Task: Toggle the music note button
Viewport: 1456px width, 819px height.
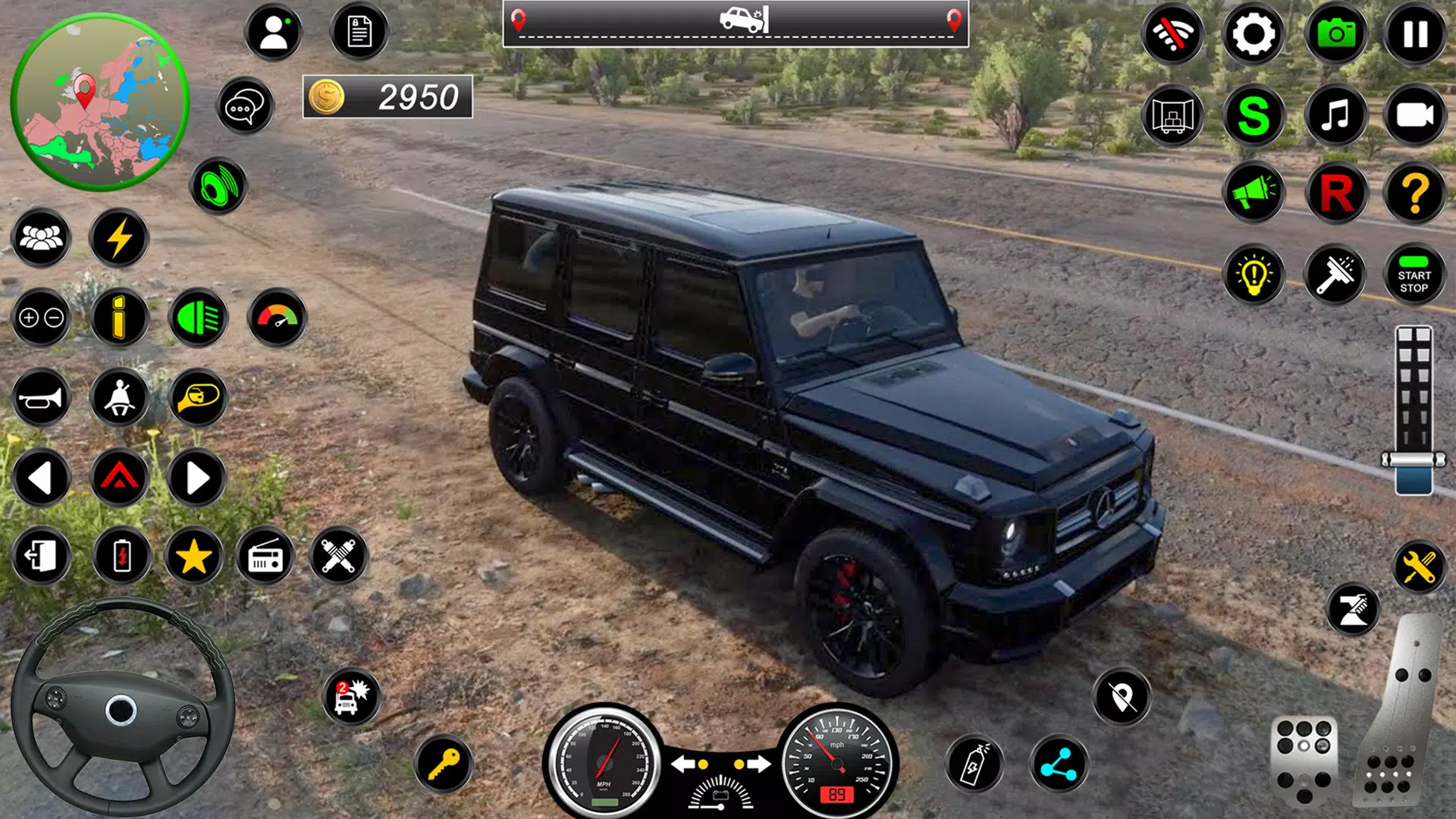Action: tap(1335, 115)
